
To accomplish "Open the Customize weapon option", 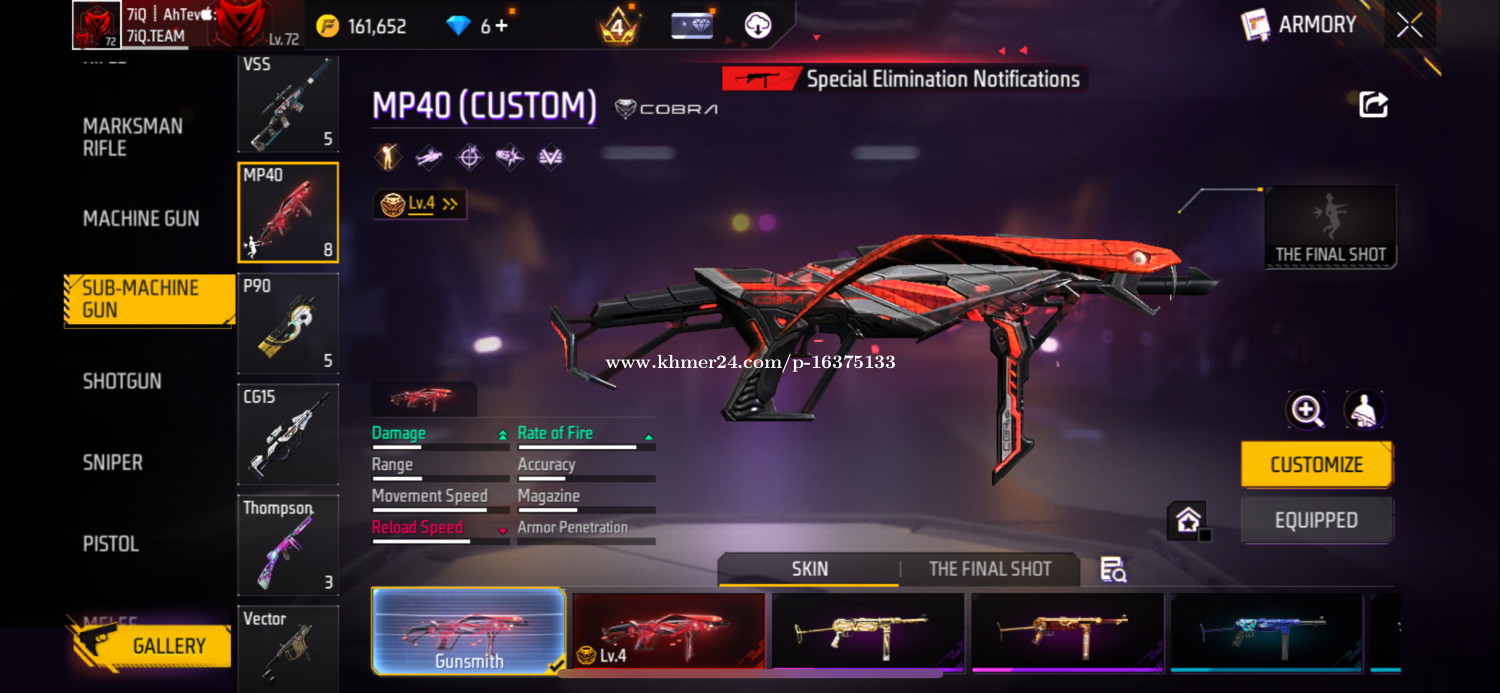I will tap(1316, 465).
